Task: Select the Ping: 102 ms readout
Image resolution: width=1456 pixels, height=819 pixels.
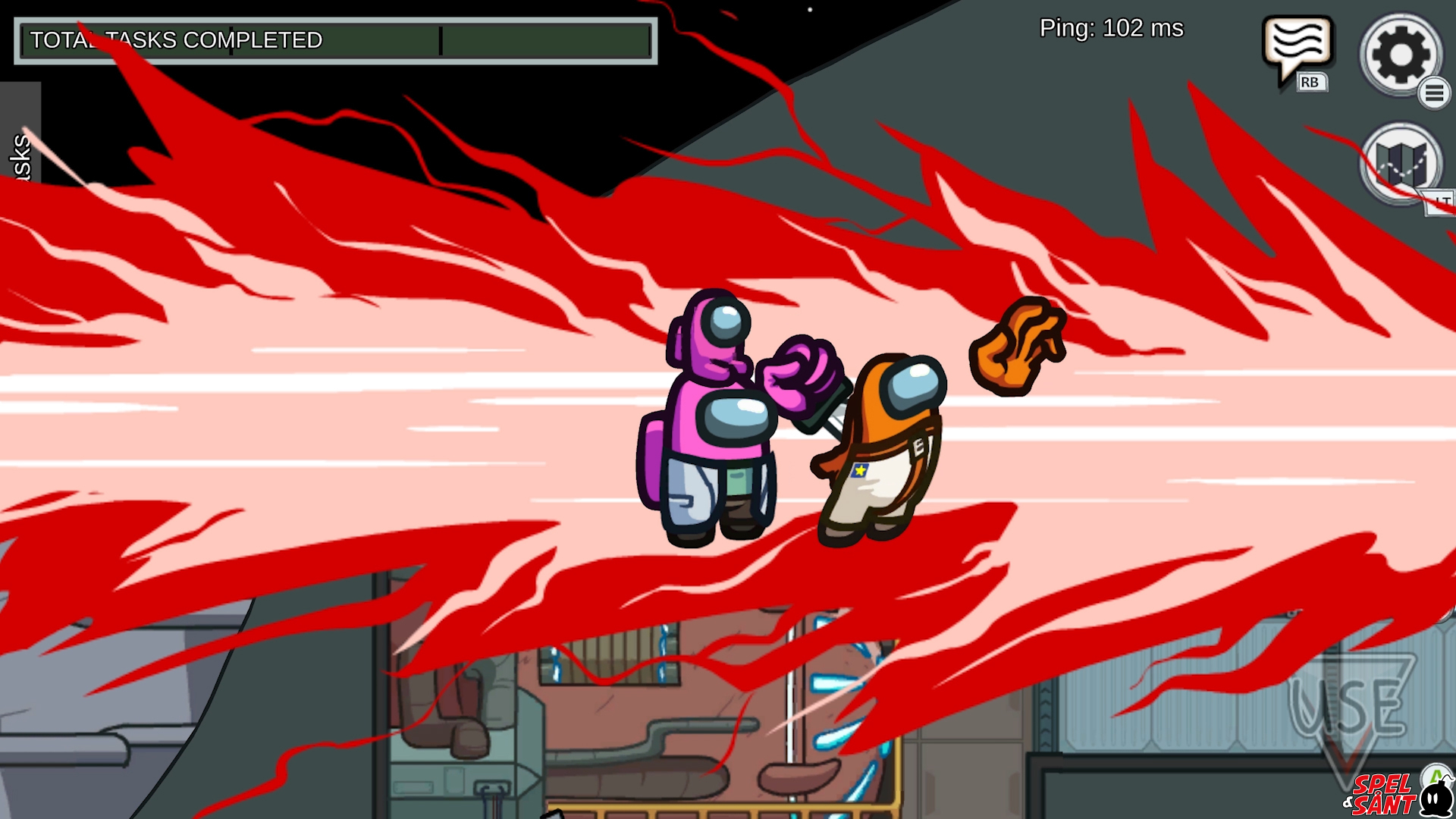Action: point(1110,29)
